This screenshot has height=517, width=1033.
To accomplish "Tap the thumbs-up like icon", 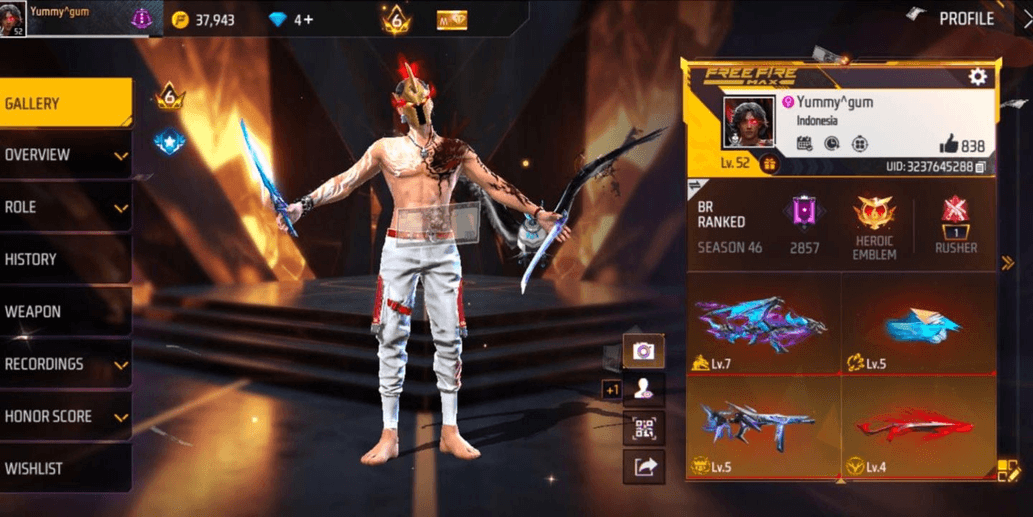I will click(x=949, y=145).
